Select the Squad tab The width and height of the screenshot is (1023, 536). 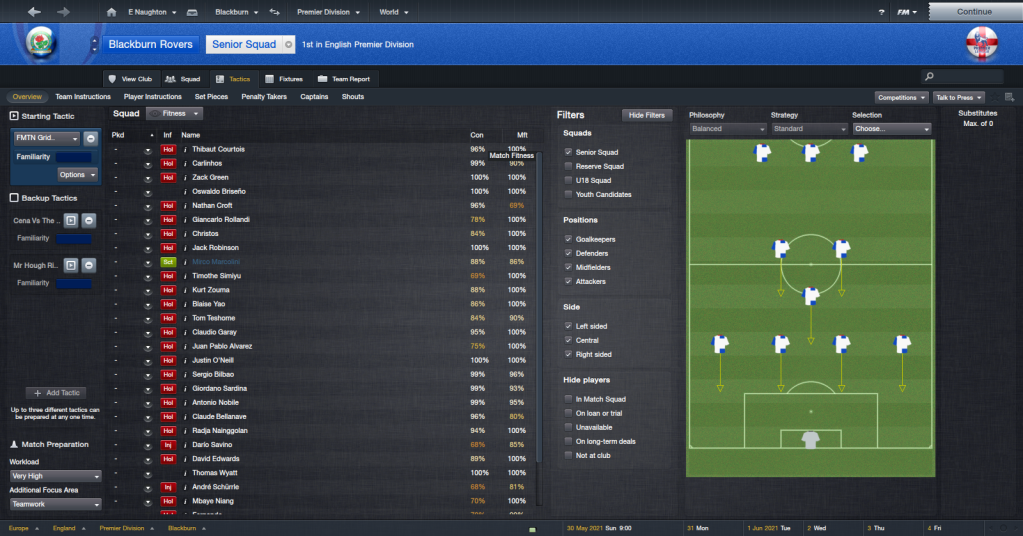[184, 78]
